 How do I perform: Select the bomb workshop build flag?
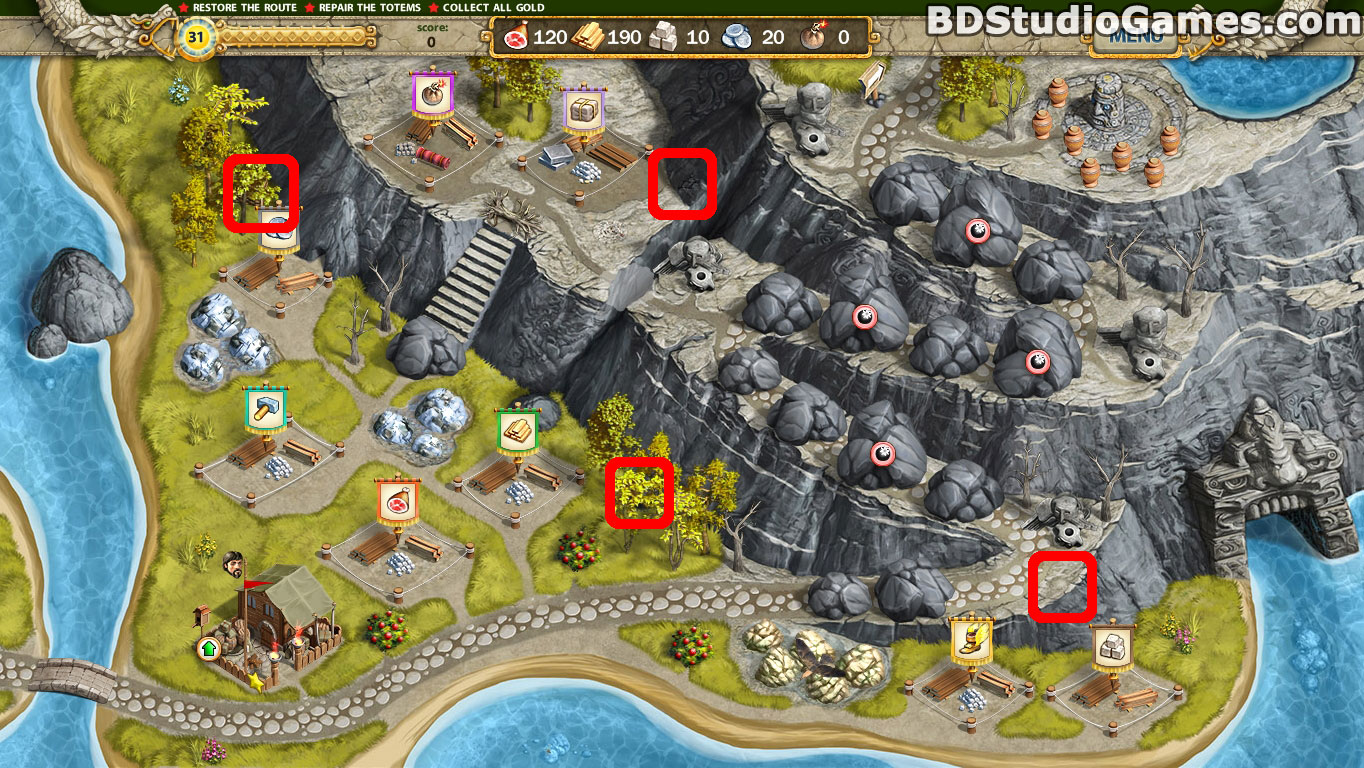click(434, 96)
